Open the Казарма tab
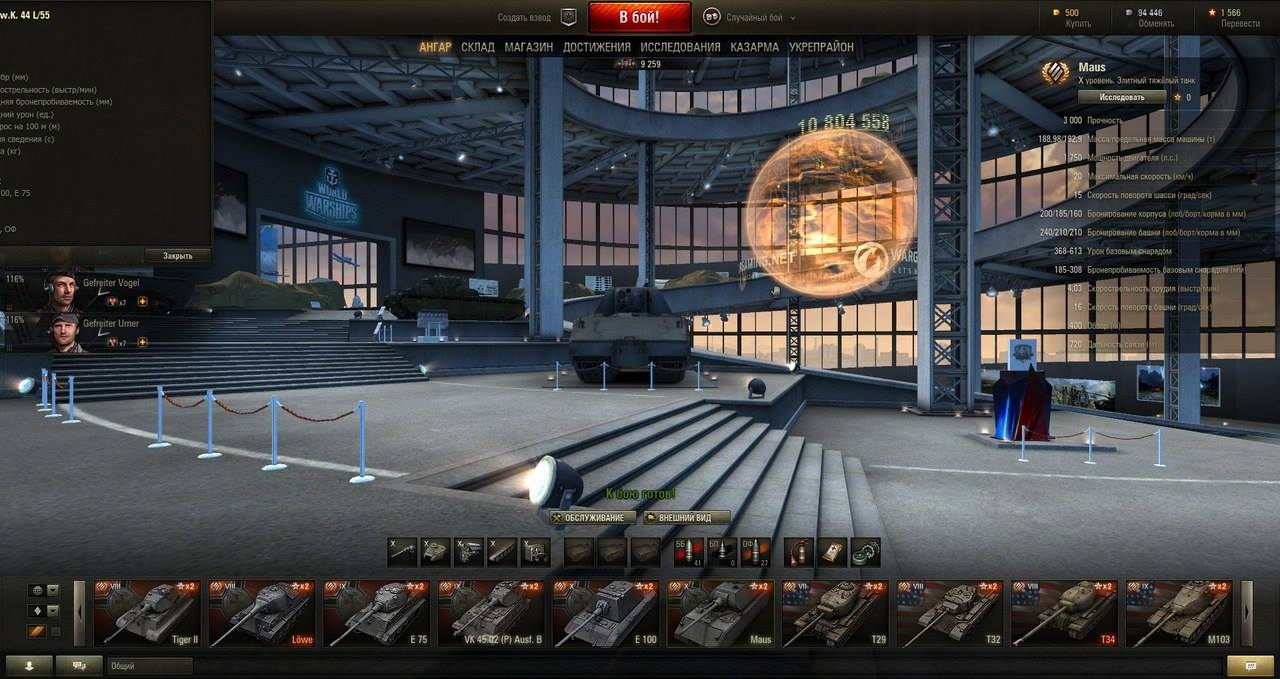The image size is (1280, 679). click(754, 47)
